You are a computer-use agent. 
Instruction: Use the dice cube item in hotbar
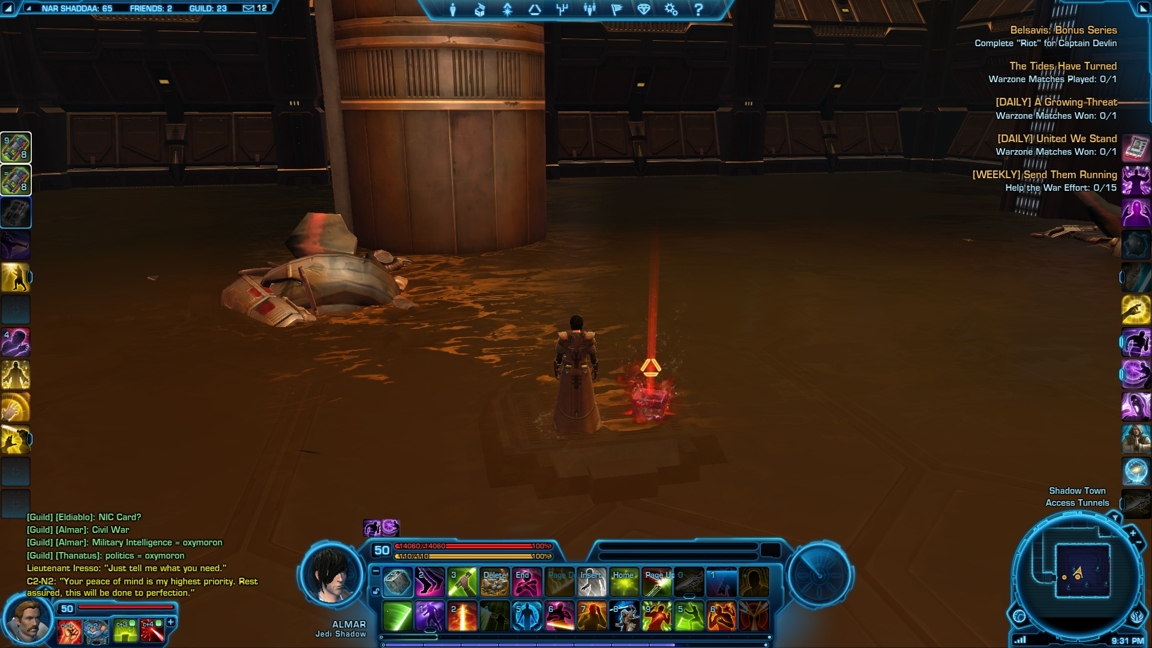point(398,582)
